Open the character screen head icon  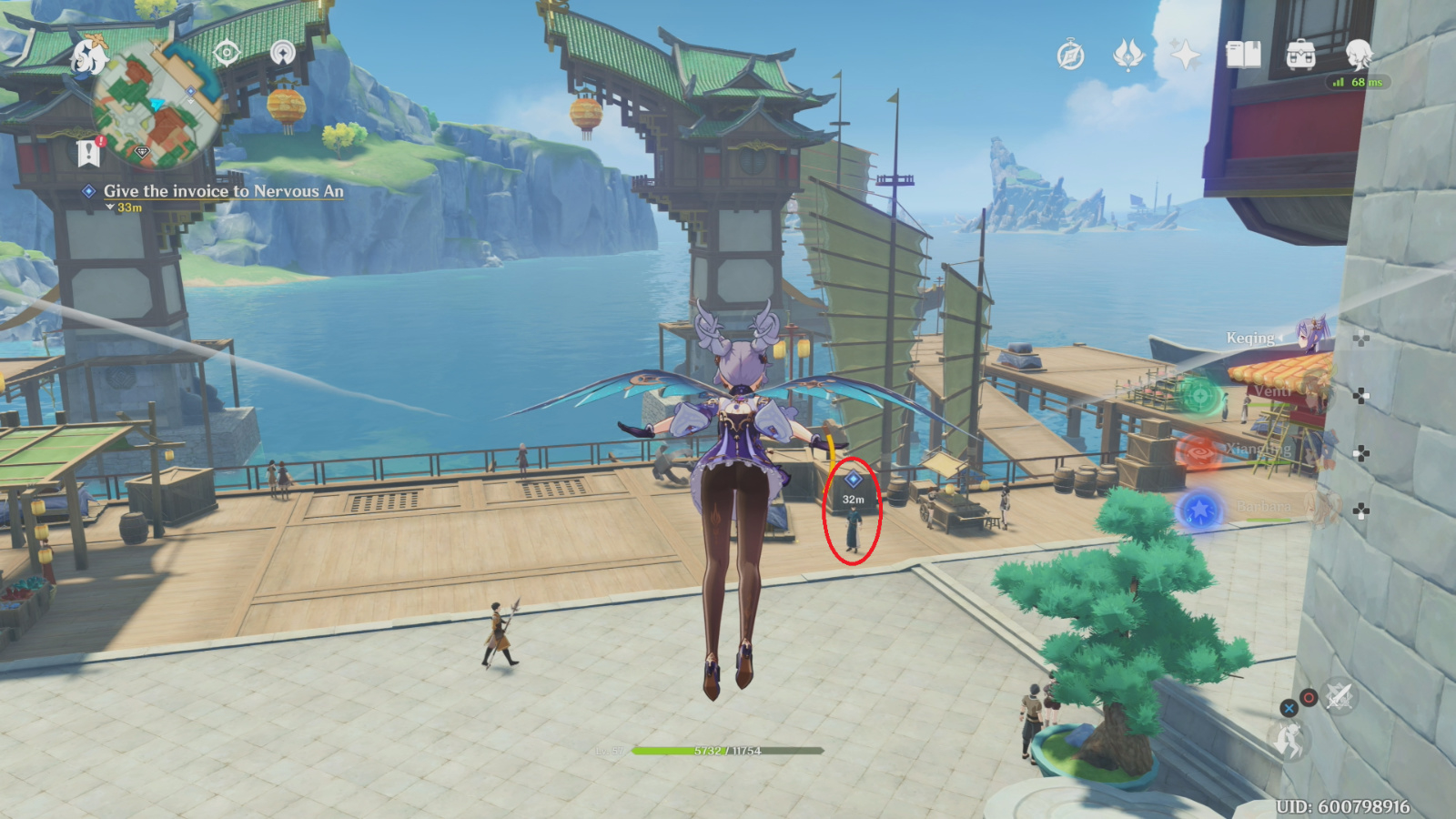(x=1359, y=56)
